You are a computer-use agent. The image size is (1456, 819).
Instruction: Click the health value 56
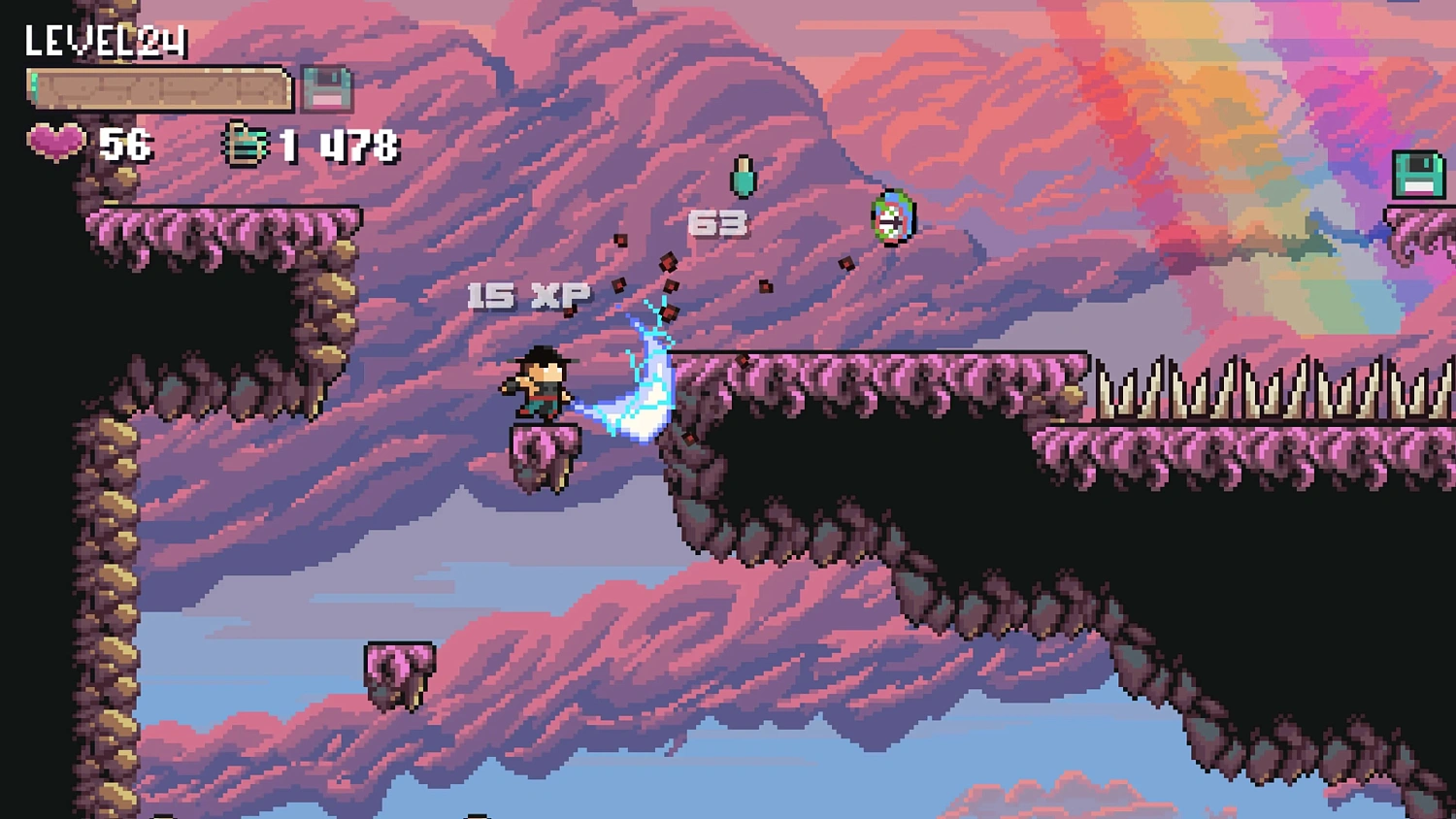(124, 144)
